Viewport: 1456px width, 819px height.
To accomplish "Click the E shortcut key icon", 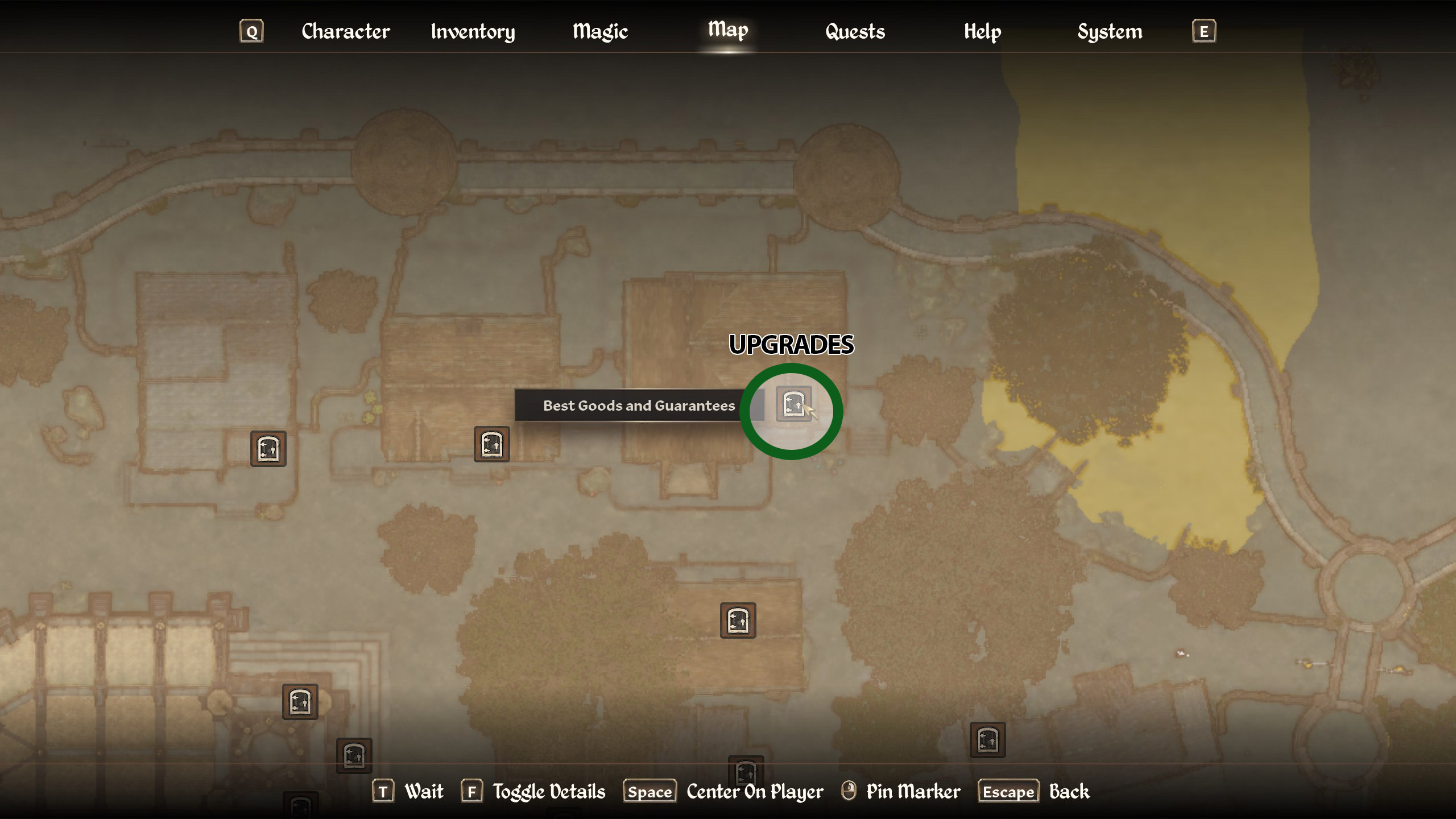I will pyautogui.click(x=1204, y=31).
